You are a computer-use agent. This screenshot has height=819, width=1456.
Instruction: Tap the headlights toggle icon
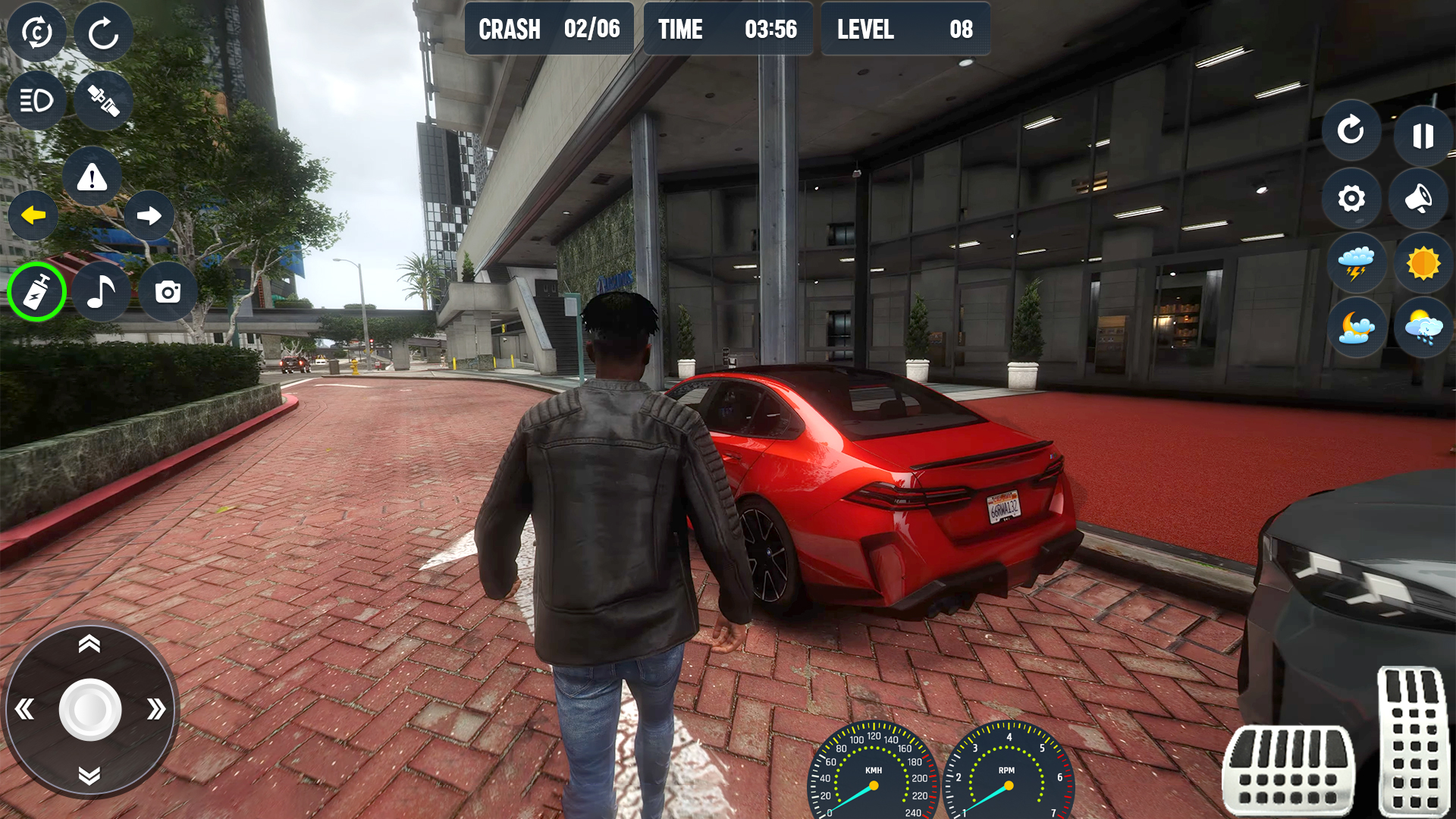(36, 100)
